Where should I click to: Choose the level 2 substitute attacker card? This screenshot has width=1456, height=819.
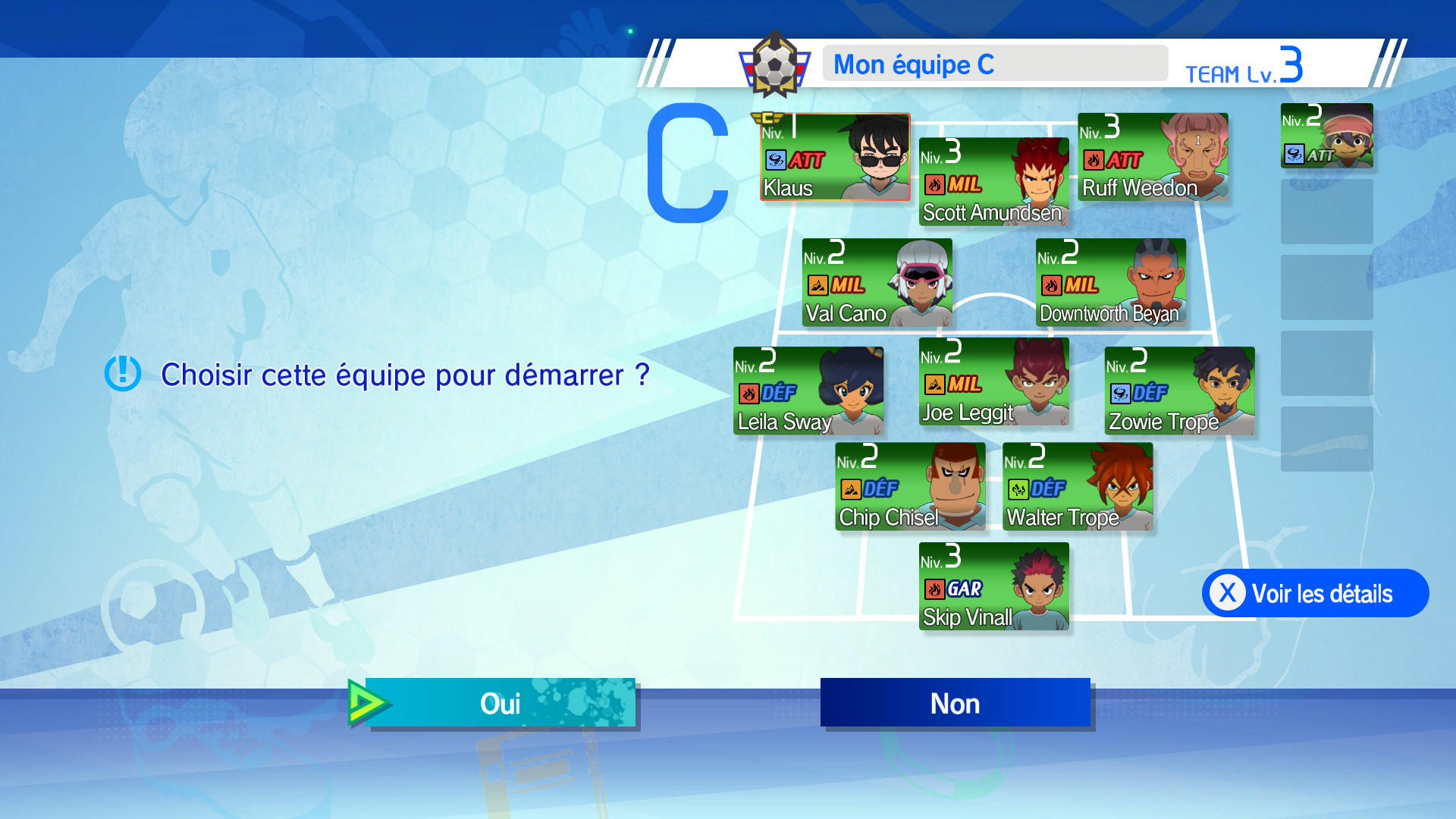click(1326, 136)
